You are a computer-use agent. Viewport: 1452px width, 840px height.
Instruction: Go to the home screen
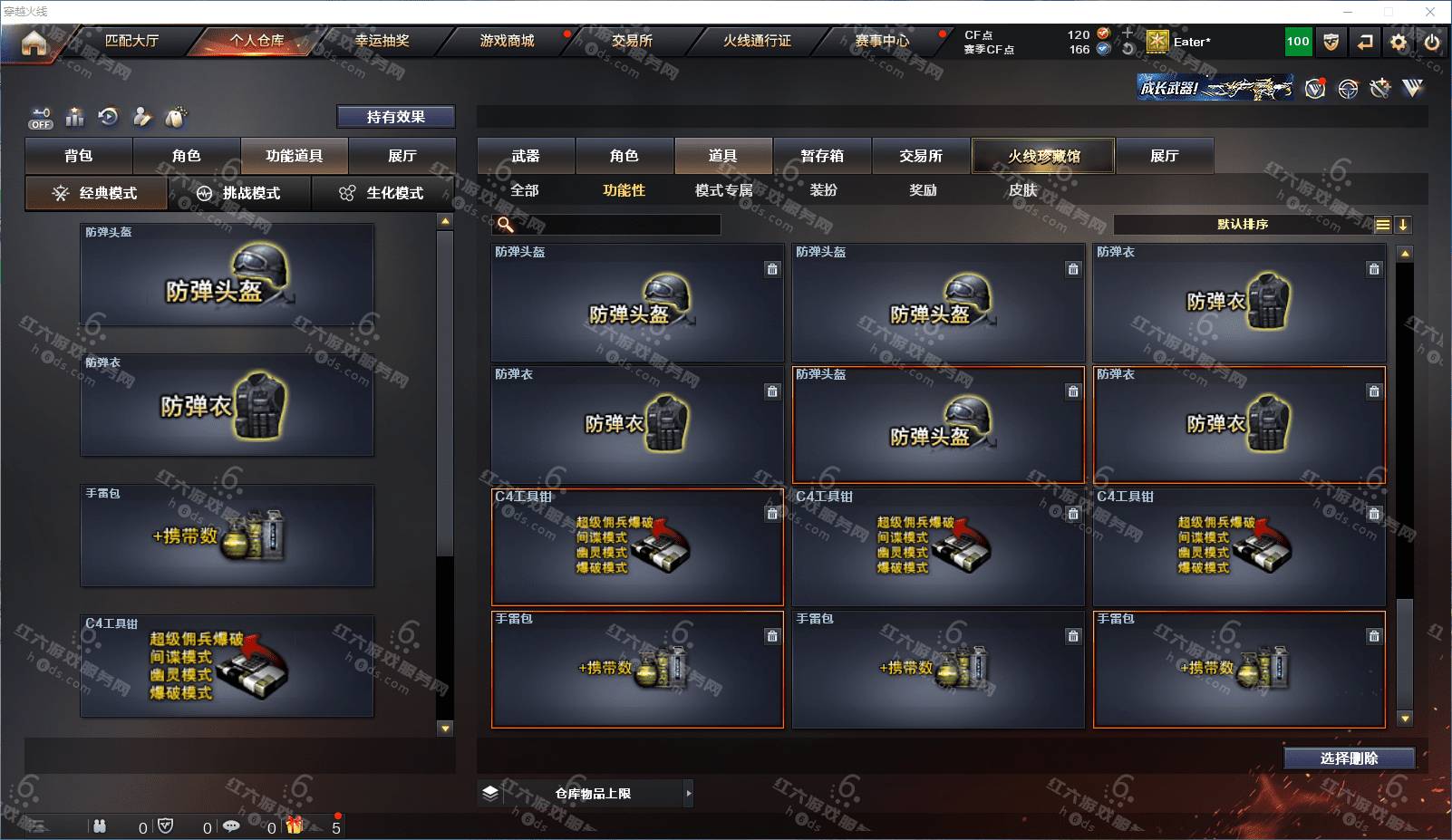click(34, 42)
